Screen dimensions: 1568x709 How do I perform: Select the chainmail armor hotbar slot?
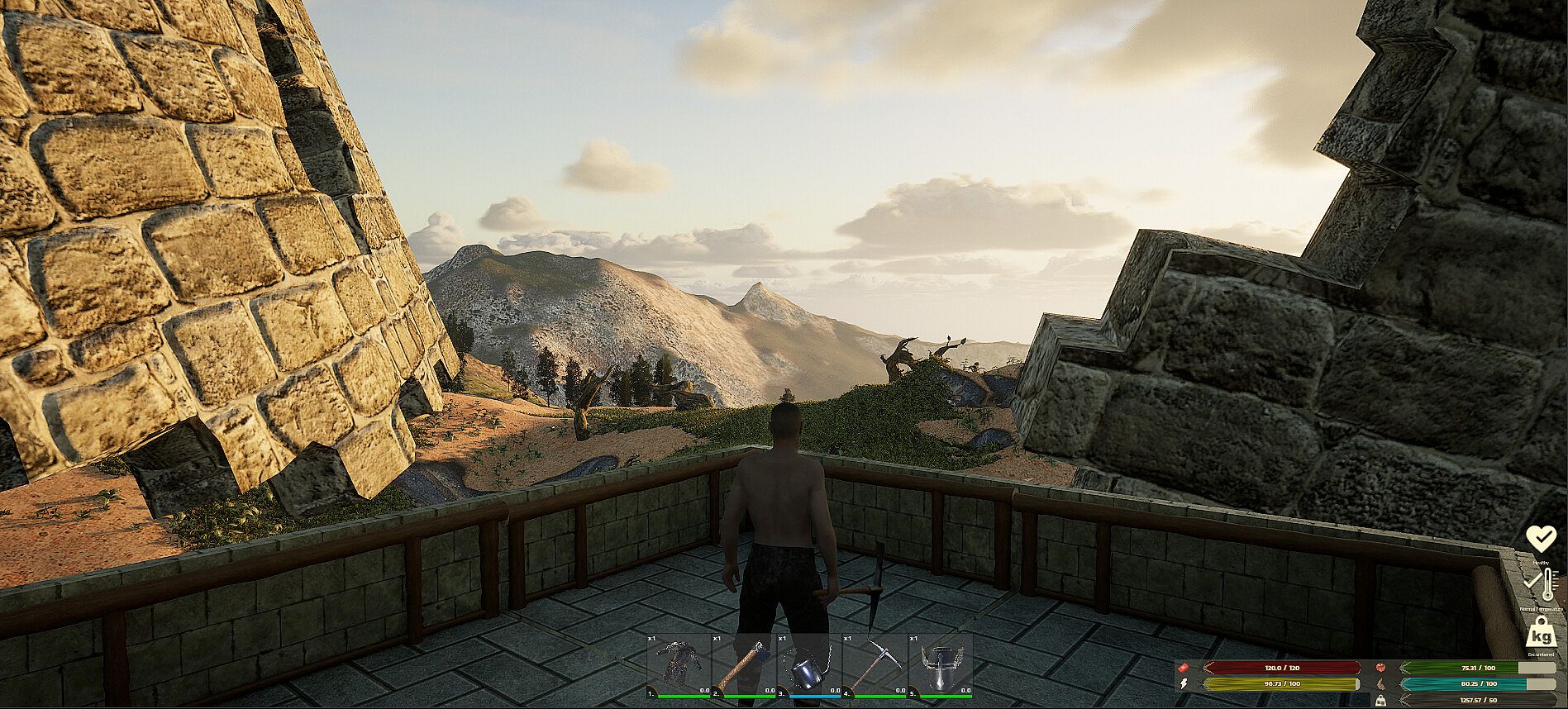[678, 665]
